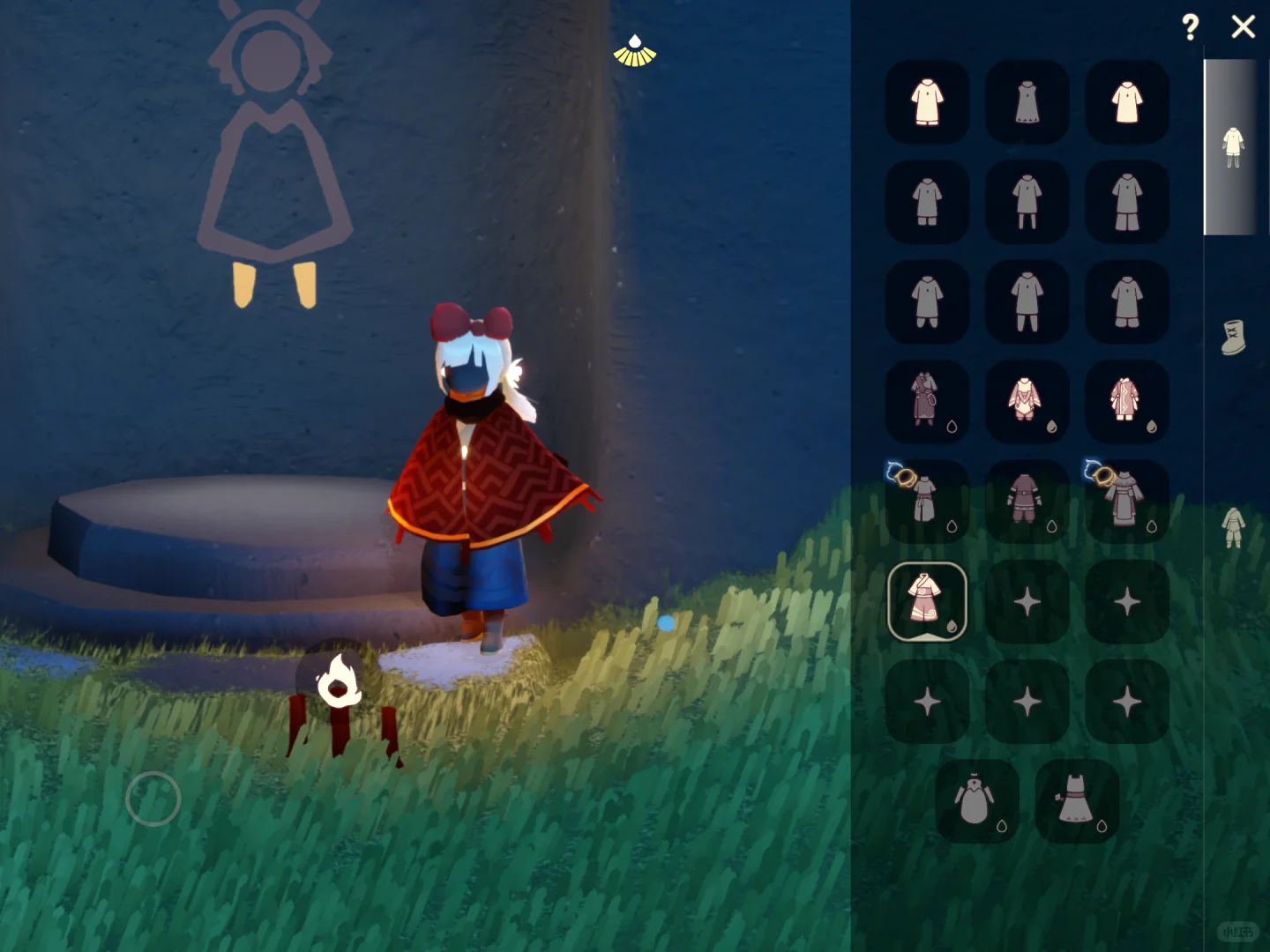Viewport: 1270px width, 952px height.
Task: Select the dark robe with rope belt
Action: (x=926, y=401)
